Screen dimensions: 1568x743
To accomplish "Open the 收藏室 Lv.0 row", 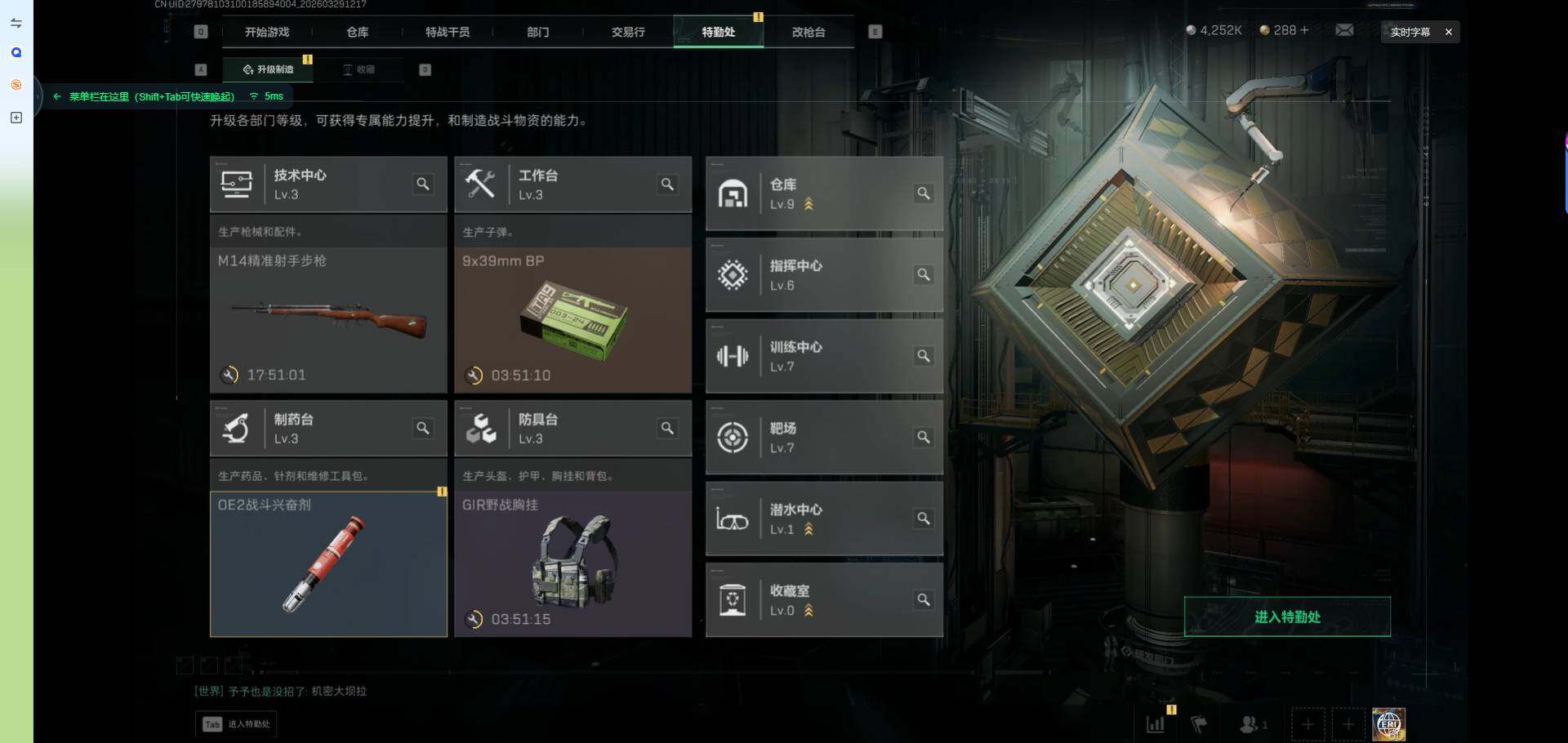I will pos(823,600).
